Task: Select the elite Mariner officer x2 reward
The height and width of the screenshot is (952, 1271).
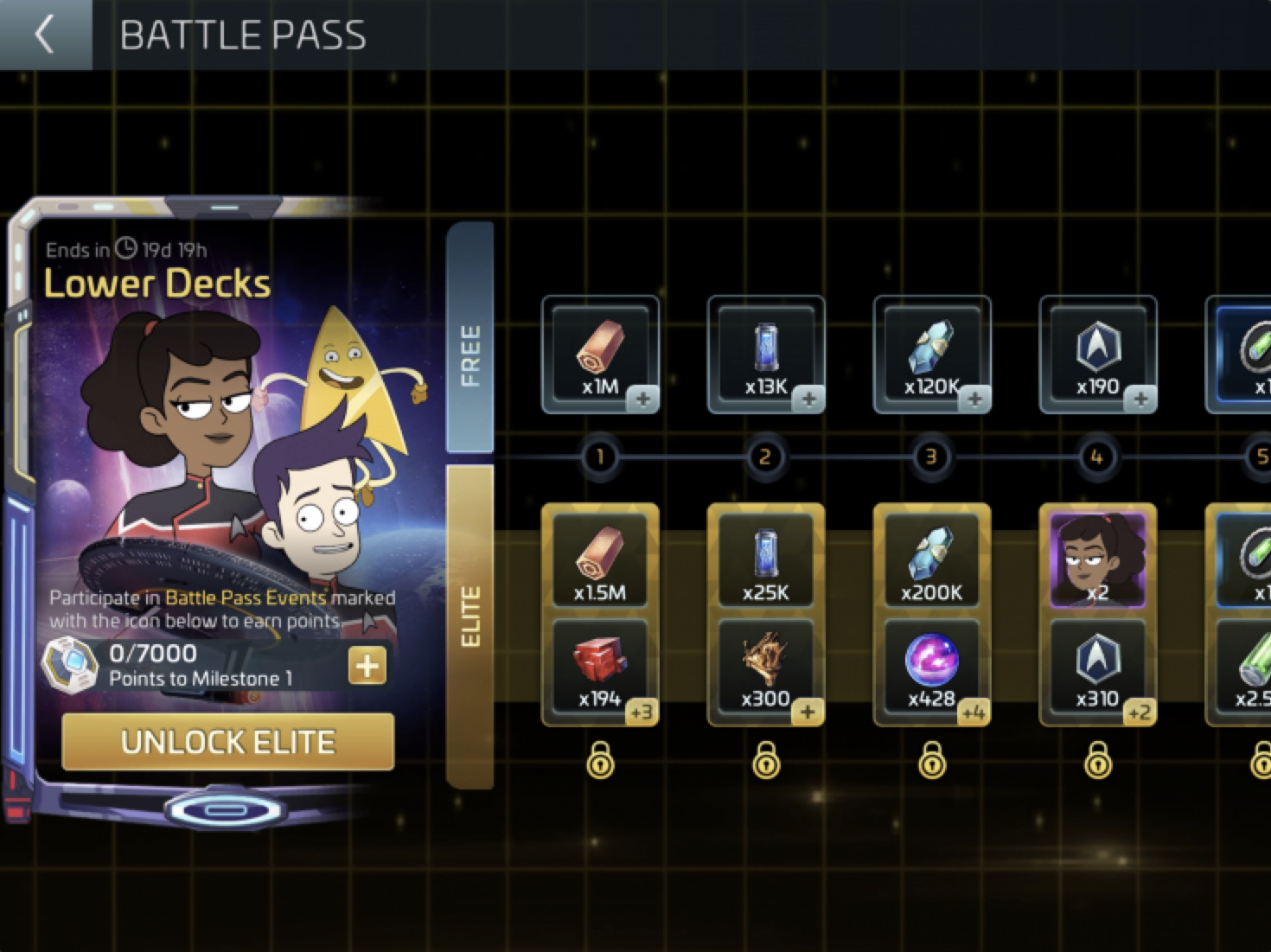Action: click(x=1098, y=560)
